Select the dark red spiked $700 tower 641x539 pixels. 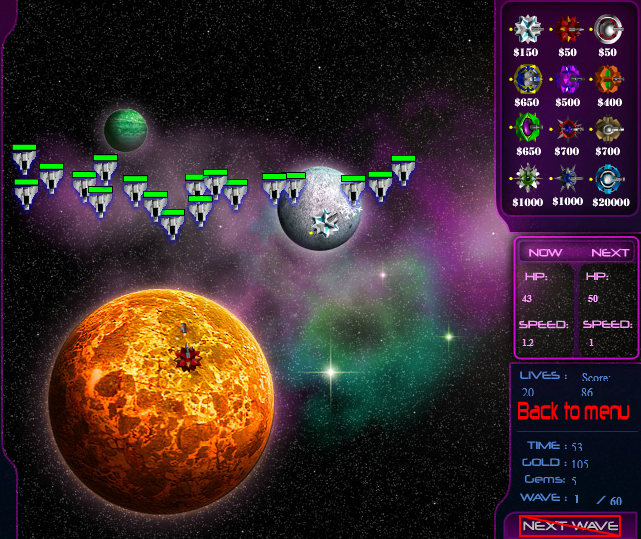coord(568,128)
